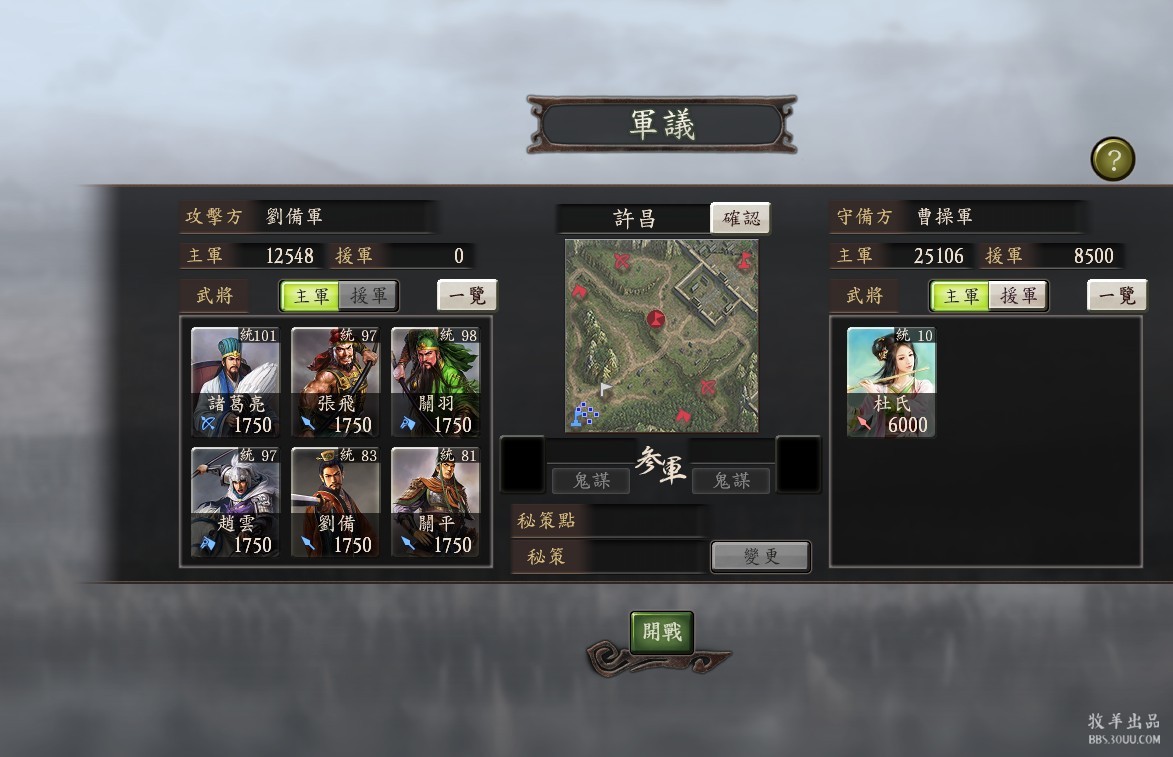Choose the 劉備 officer card
The height and width of the screenshot is (757, 1173).
pos(336,502)
